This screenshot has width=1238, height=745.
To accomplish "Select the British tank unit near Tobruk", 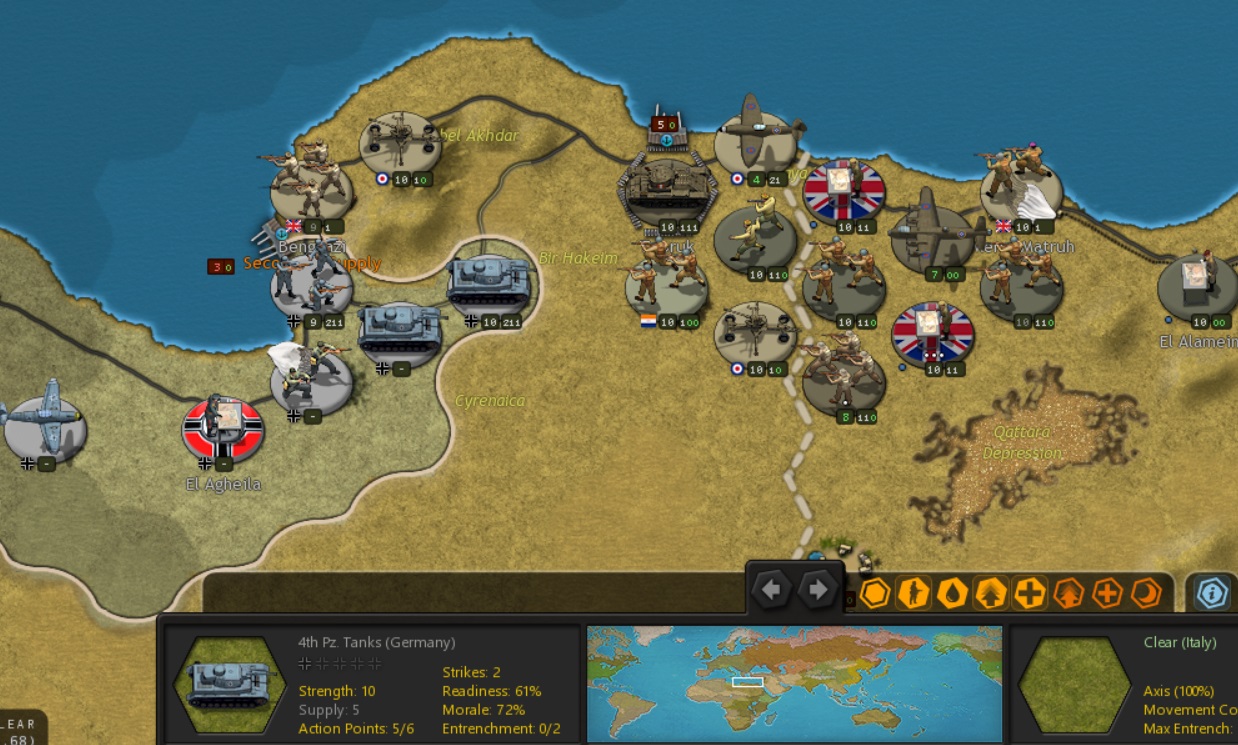I will 667,190.
